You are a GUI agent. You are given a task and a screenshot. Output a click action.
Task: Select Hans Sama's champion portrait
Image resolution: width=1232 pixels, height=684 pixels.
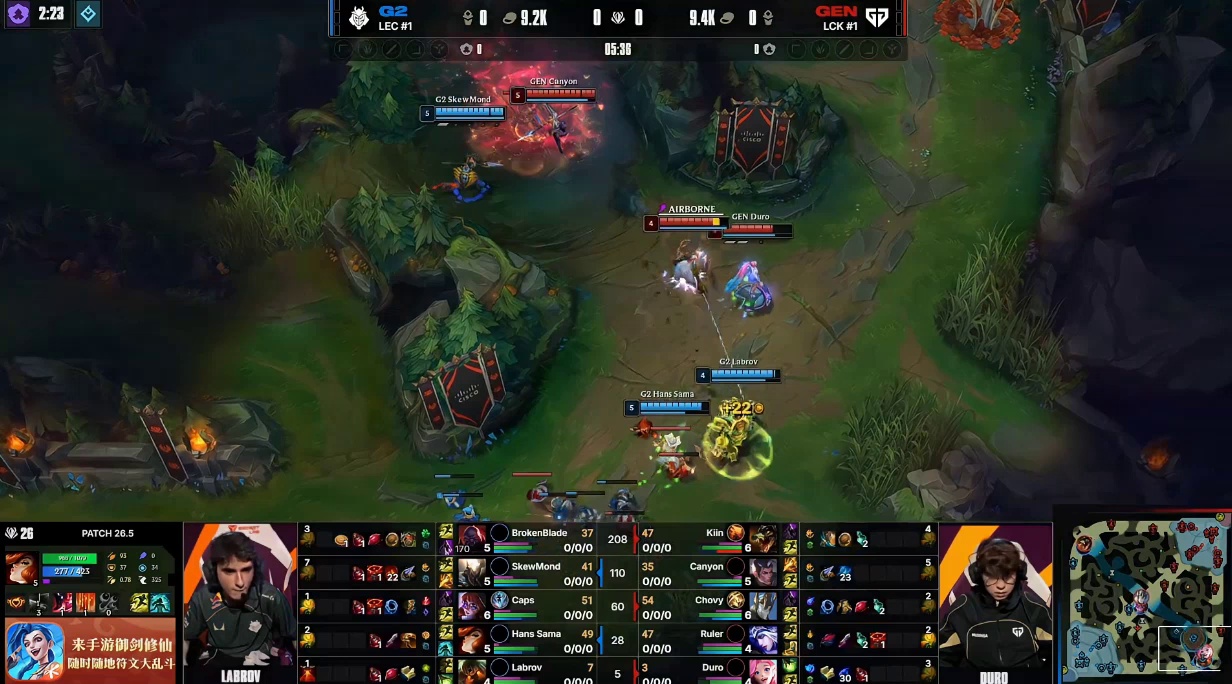pos(472,638)
